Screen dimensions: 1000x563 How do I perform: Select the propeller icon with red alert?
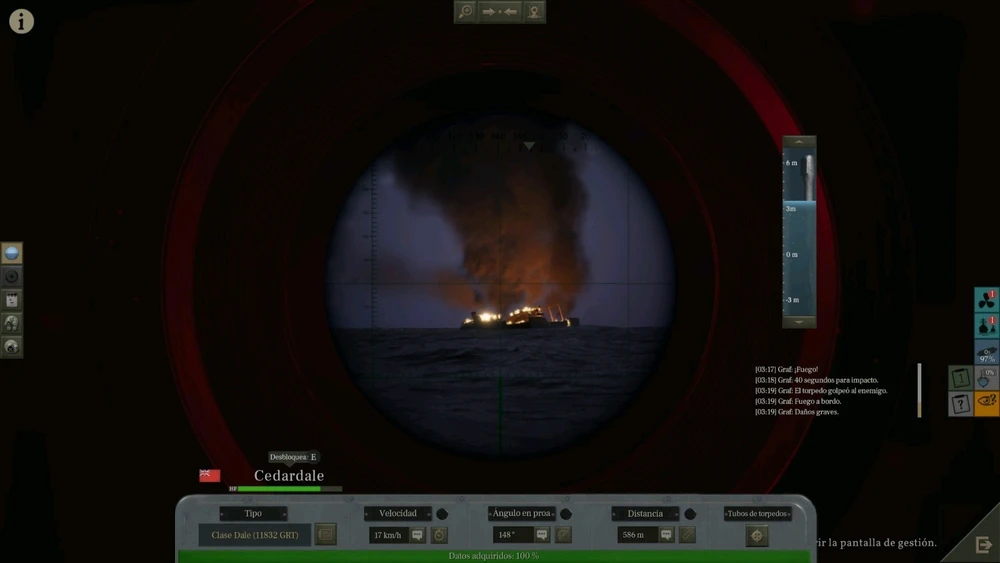click(x=986, y=300)
